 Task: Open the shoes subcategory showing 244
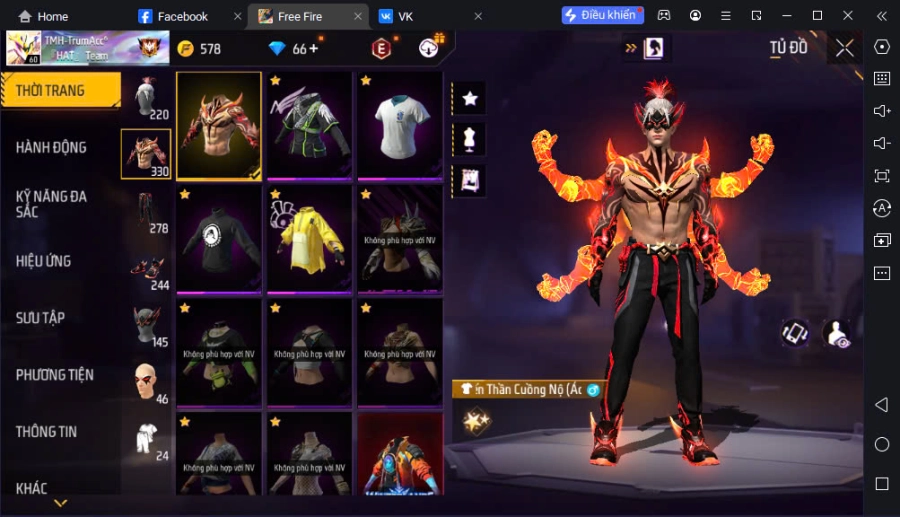(x=146, y=268)
